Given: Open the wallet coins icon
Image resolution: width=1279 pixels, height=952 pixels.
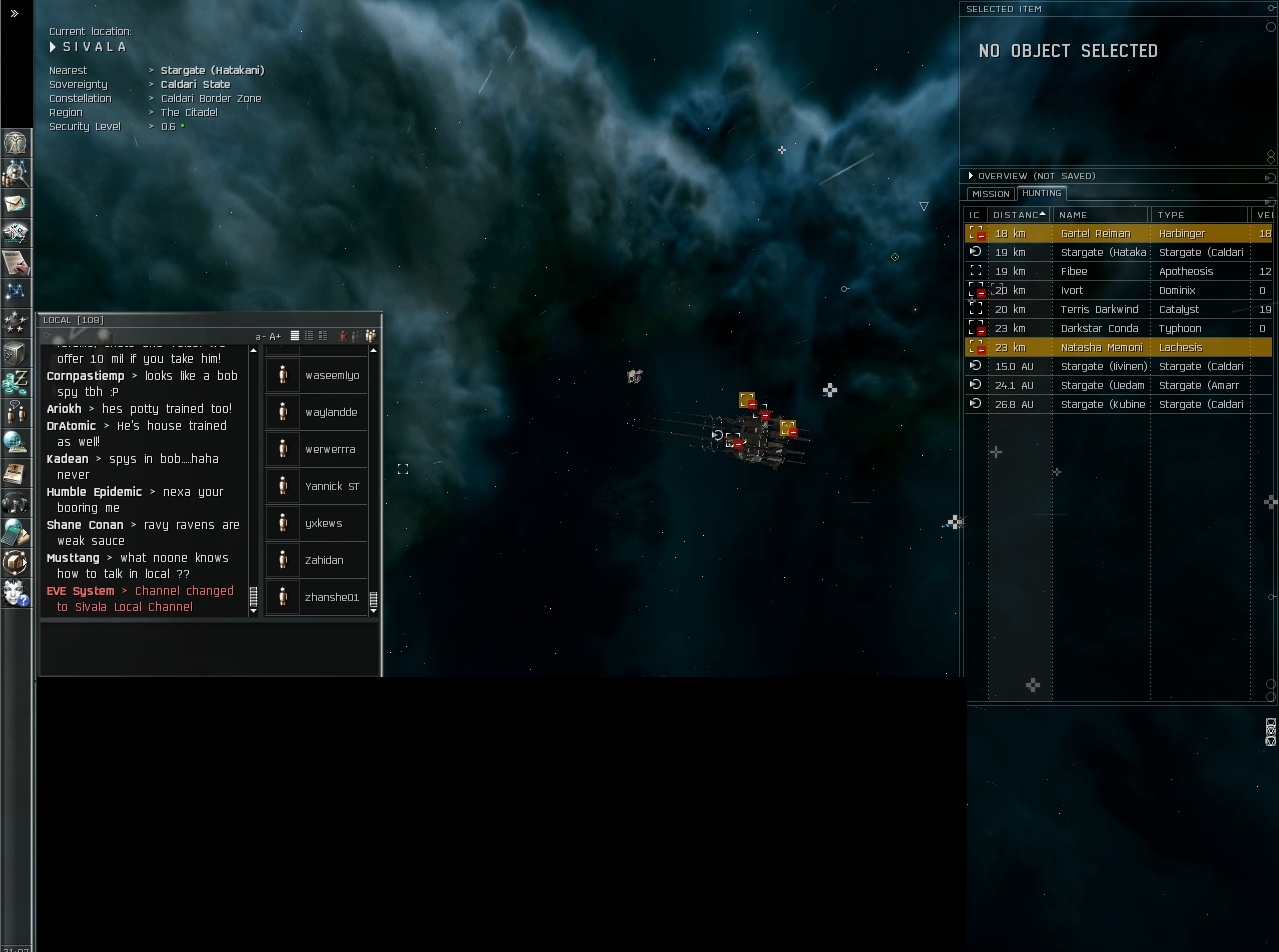Looking at the screenshot, I should tap(15, 382).
